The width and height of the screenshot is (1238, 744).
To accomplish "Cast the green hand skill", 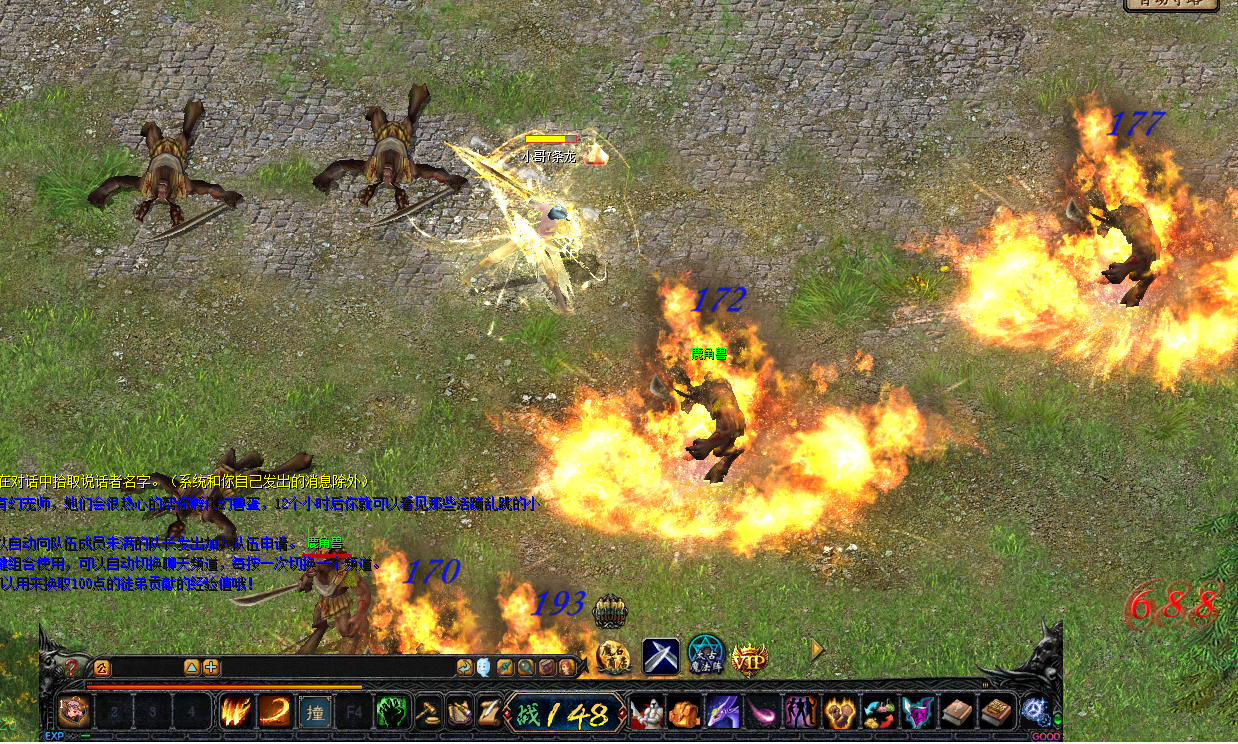I will (391, 712).
